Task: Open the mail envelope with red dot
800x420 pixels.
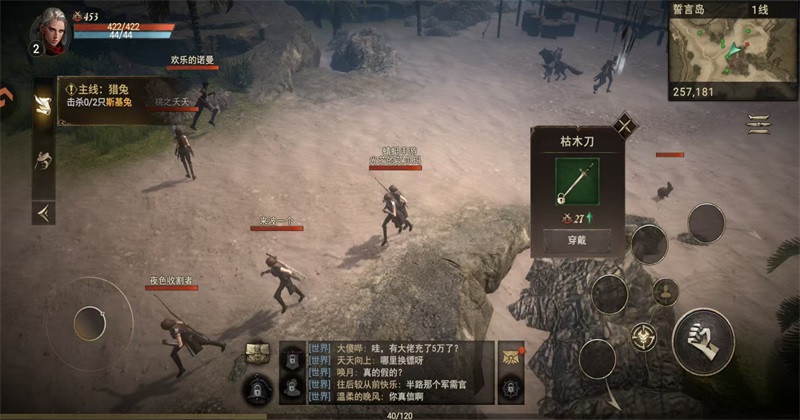Action: point(511,355)
